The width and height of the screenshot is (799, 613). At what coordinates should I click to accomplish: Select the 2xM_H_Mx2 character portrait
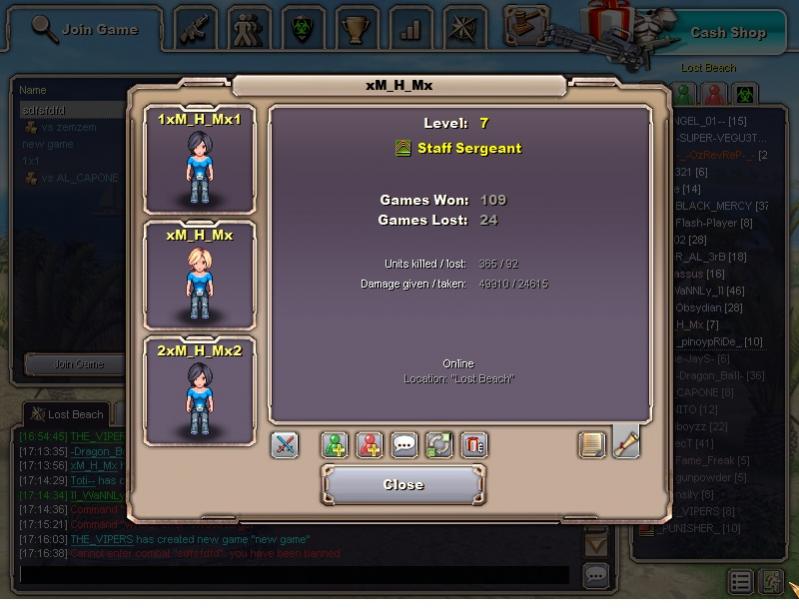(200, 390)
